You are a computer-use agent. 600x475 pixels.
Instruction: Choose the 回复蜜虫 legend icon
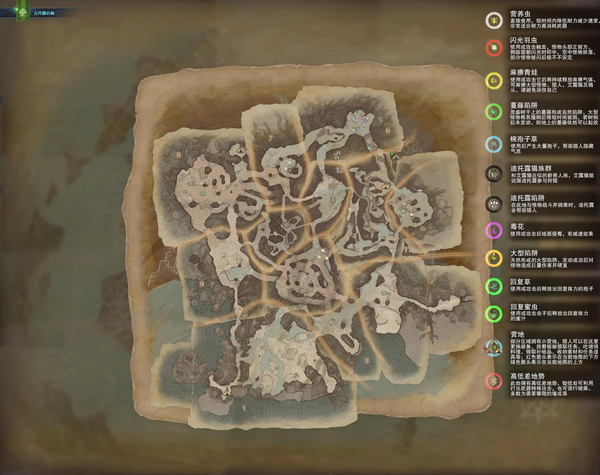tap(492, 314)
